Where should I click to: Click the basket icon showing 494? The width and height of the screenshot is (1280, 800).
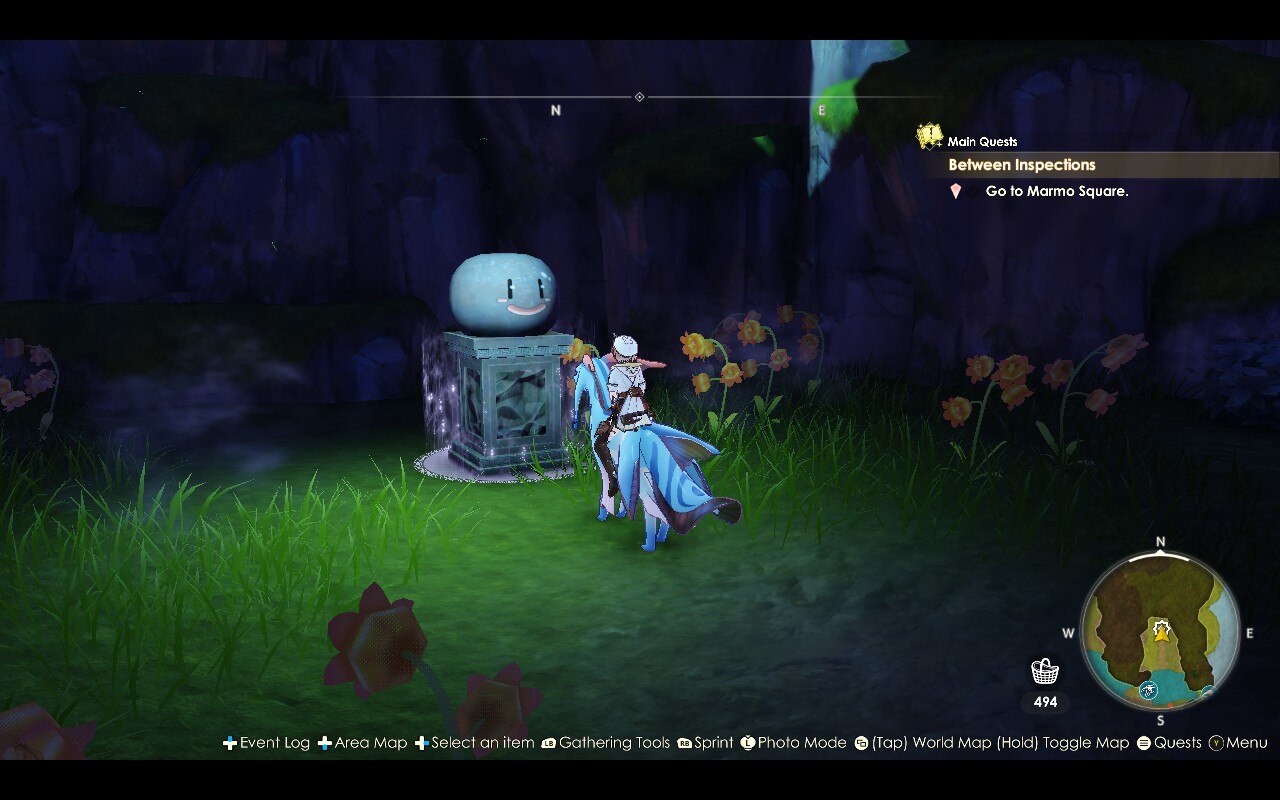click(x=1043, y=672)
